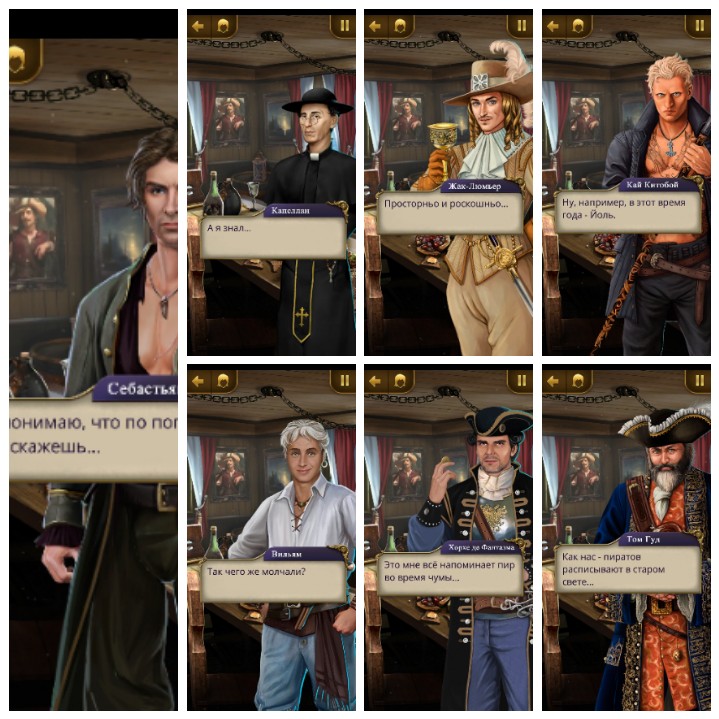Viewport: 719px width, 719px height.
Task: Pause the game in the Капеллан screenshot
Action: [343, 26]
